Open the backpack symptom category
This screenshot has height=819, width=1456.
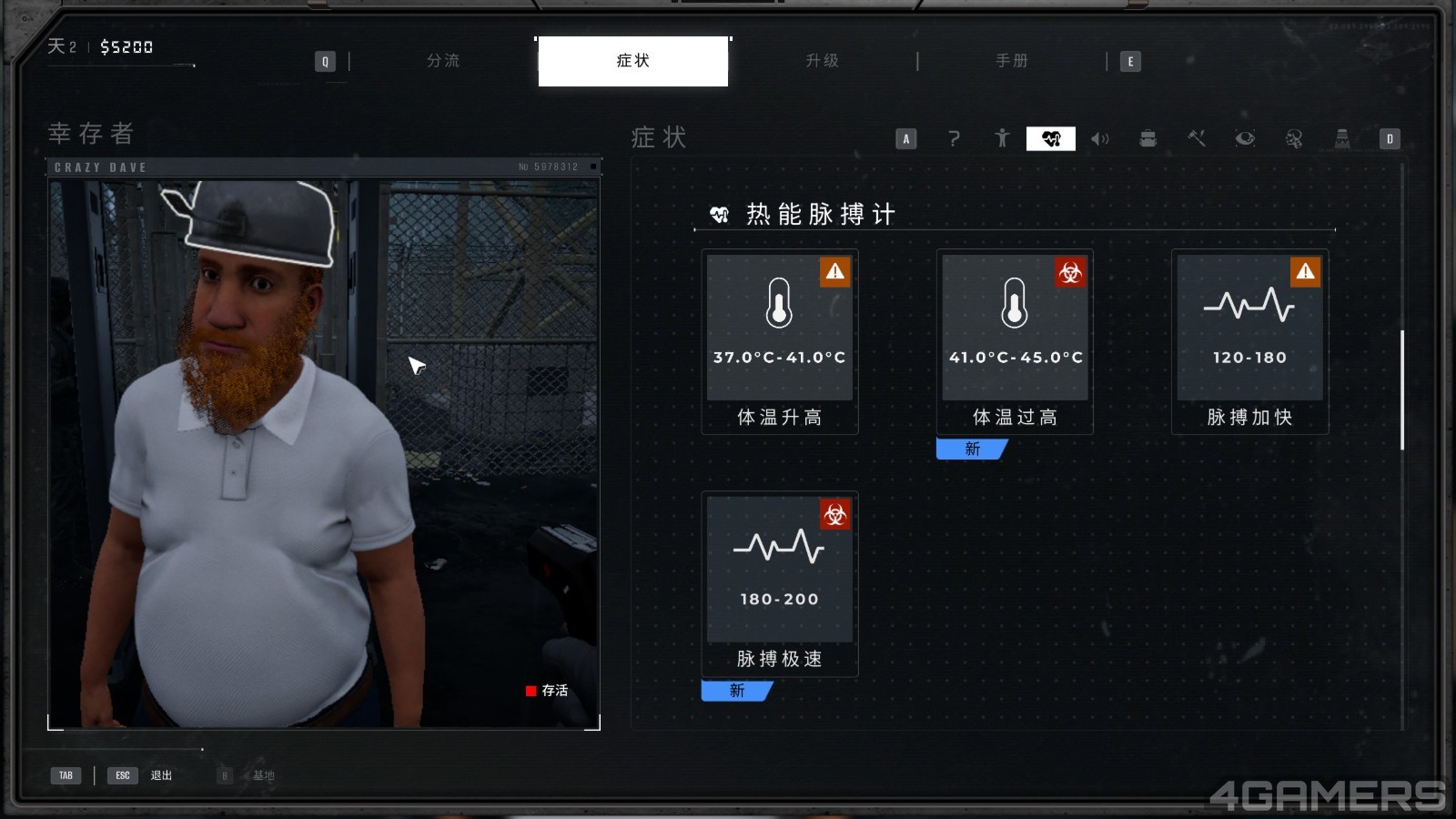click(1148, 138)
